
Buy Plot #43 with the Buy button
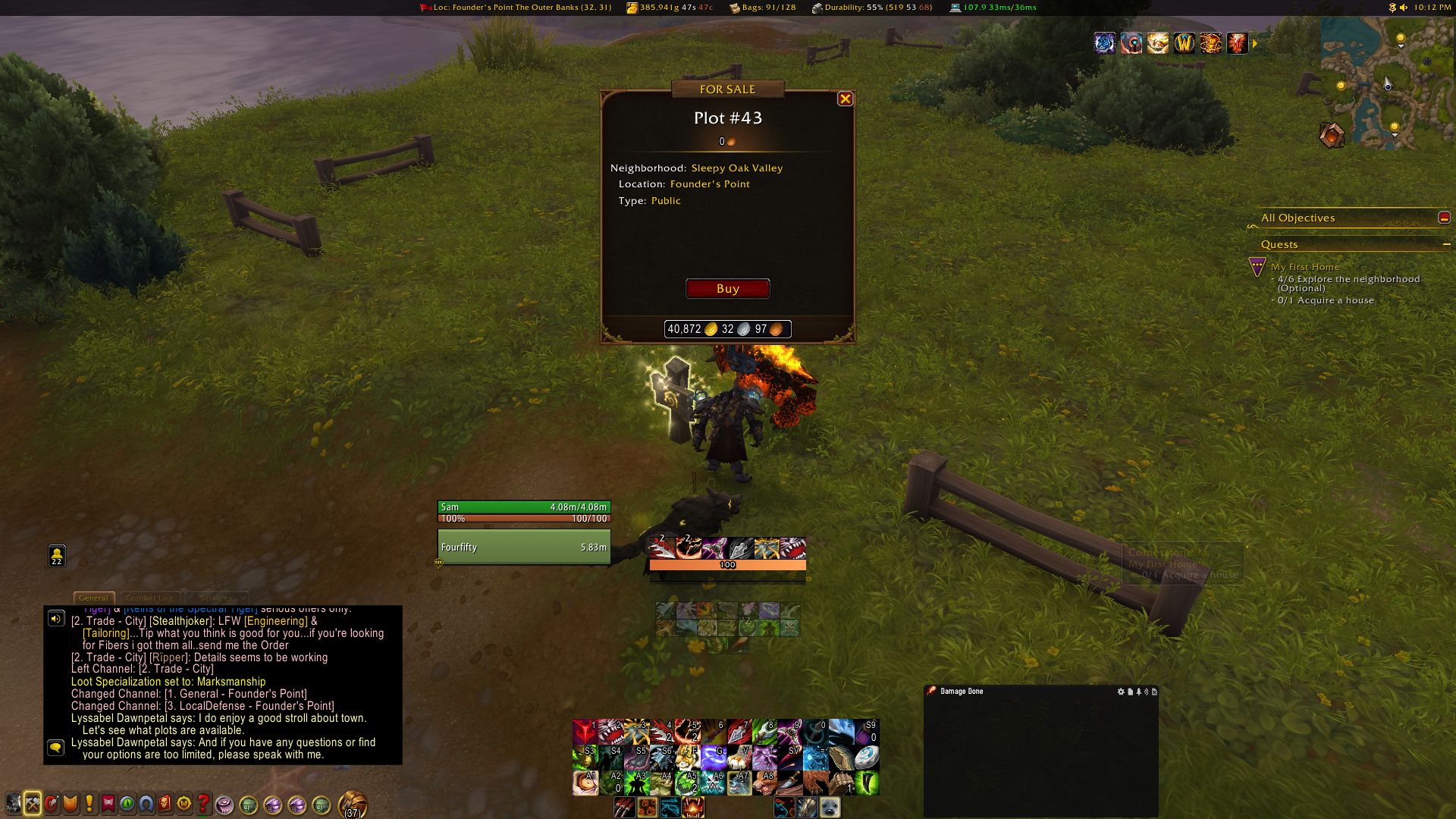[x=727, y=289]
